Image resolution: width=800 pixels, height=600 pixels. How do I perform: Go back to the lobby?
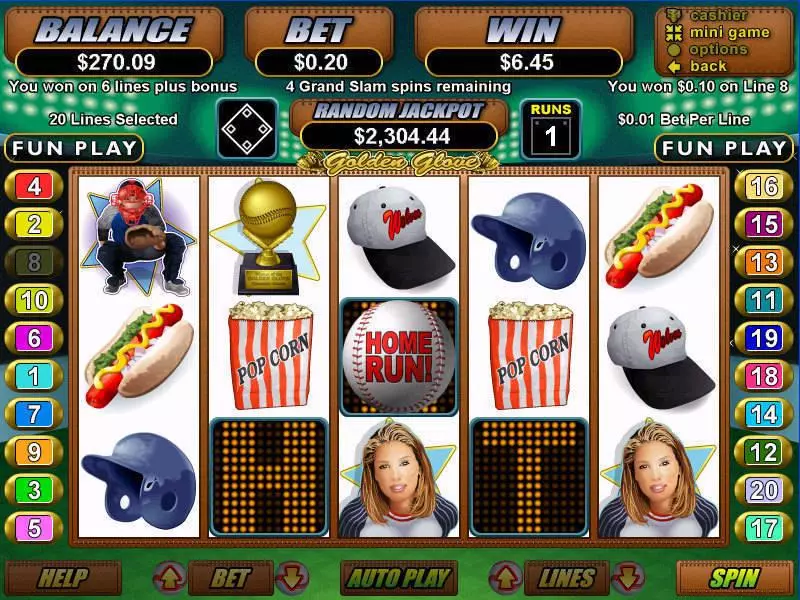point(707,66)
